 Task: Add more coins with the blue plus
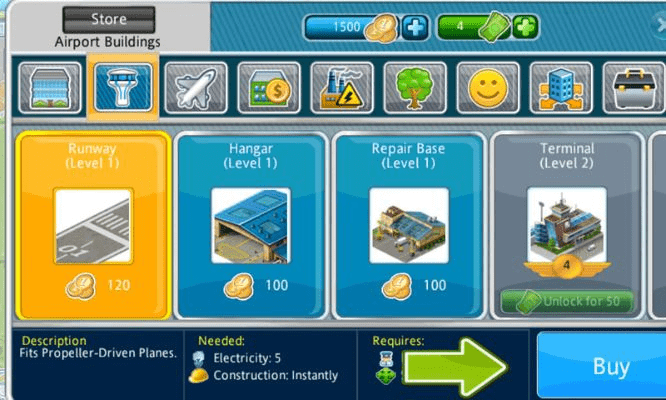pyautogui.click(x=415, y=27)
